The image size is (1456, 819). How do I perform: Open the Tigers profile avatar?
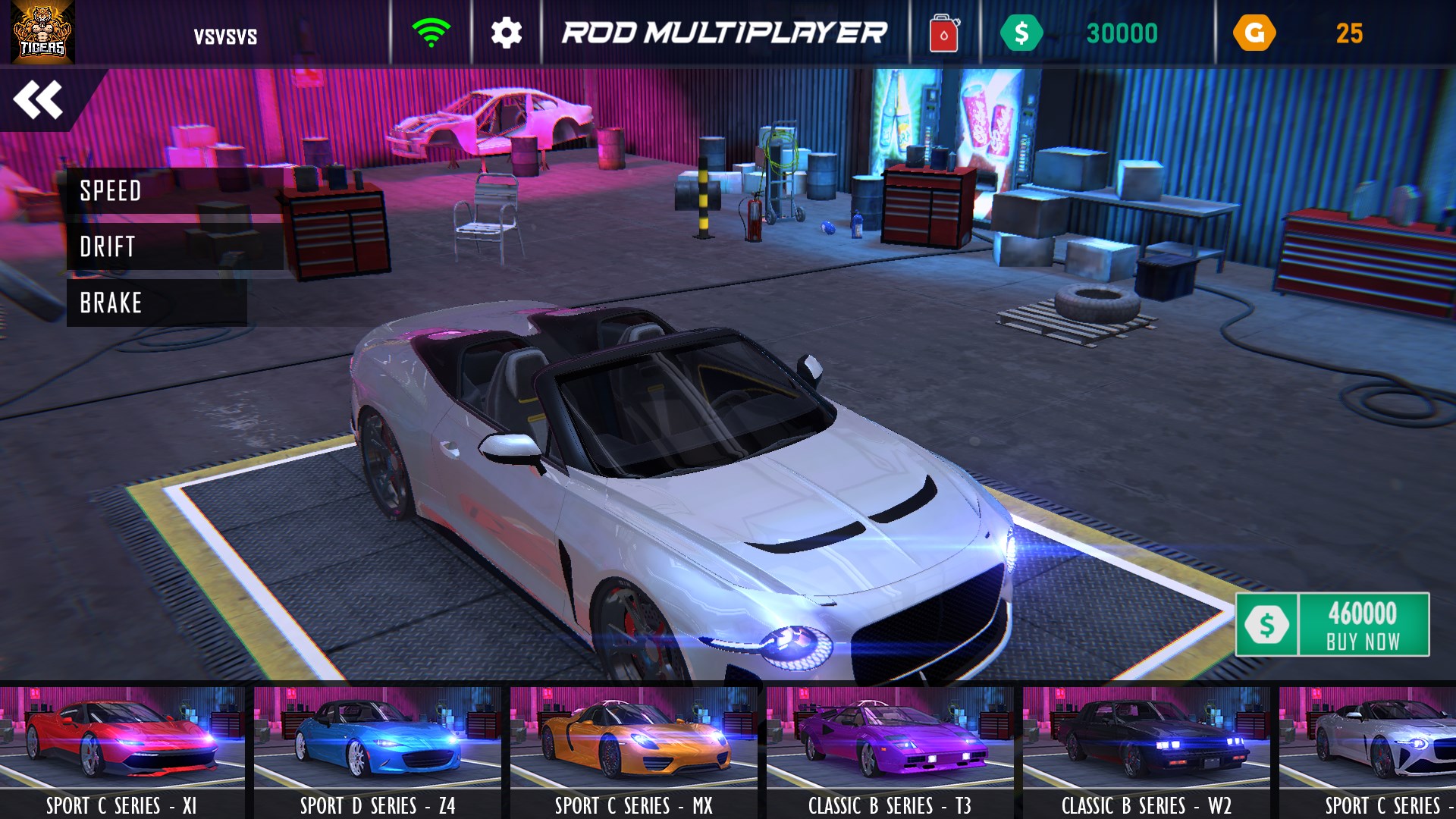(x=44, y=32)
